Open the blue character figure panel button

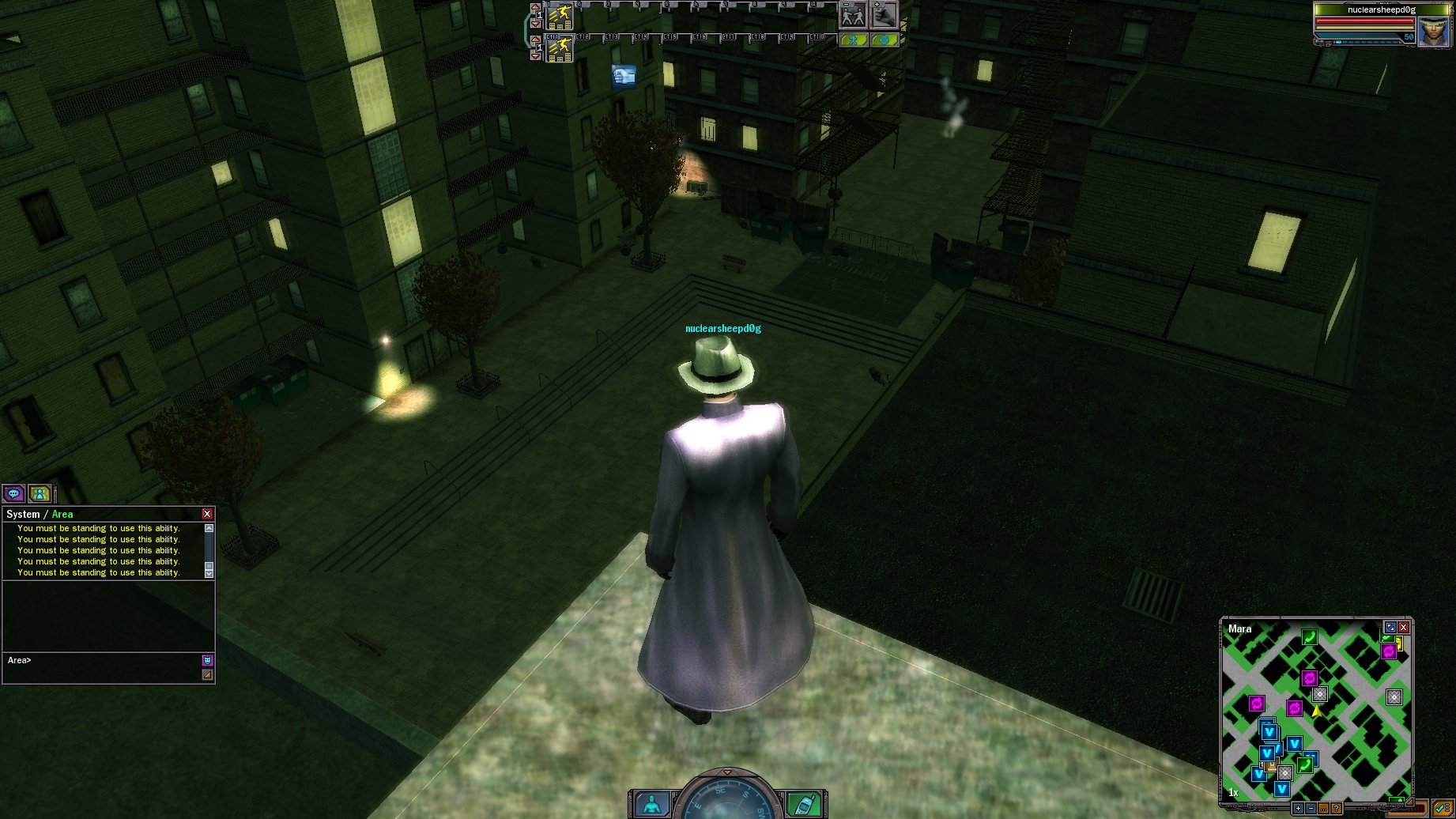pos(652,805)
